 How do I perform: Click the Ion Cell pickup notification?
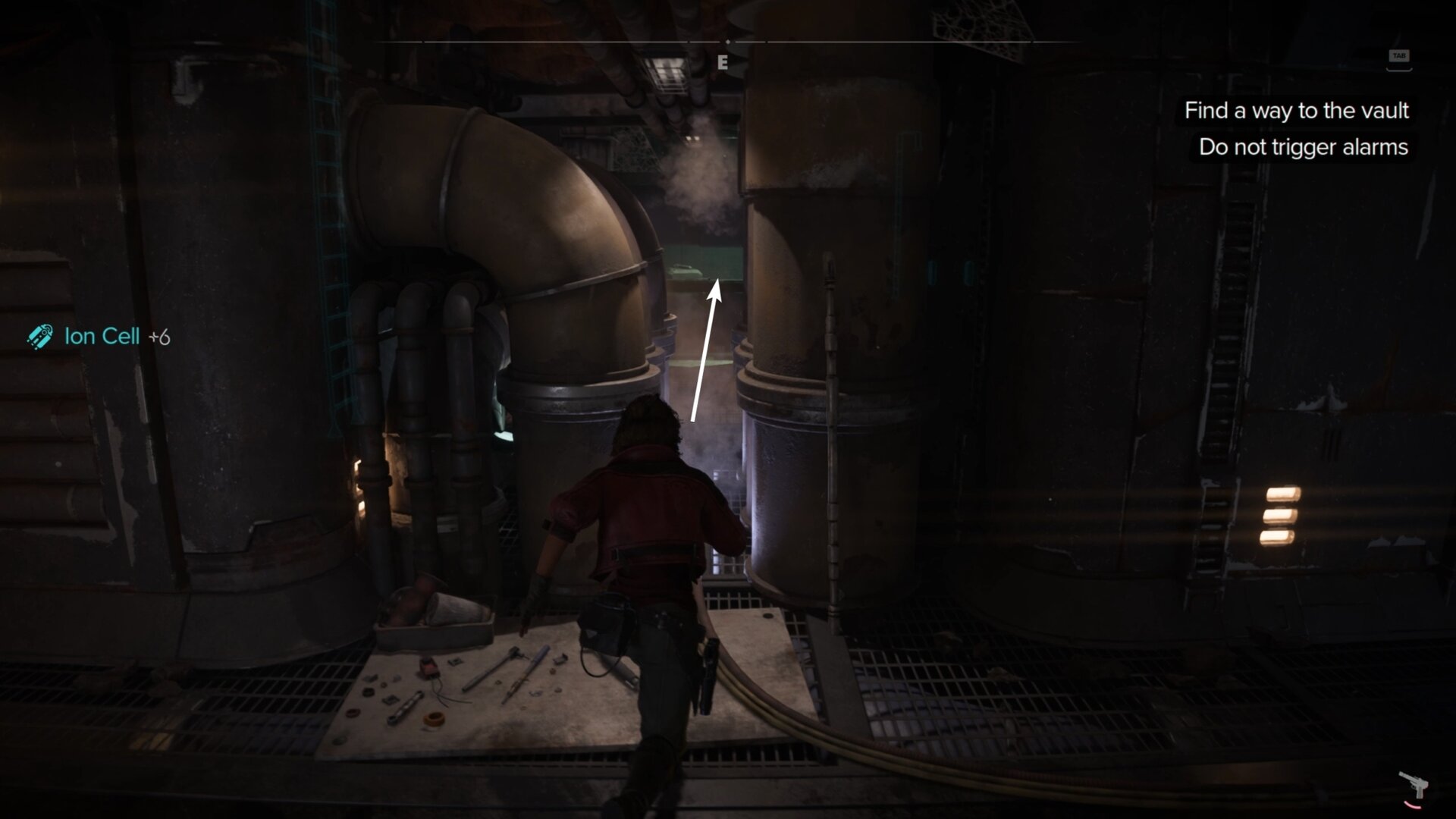pos(101,337)
